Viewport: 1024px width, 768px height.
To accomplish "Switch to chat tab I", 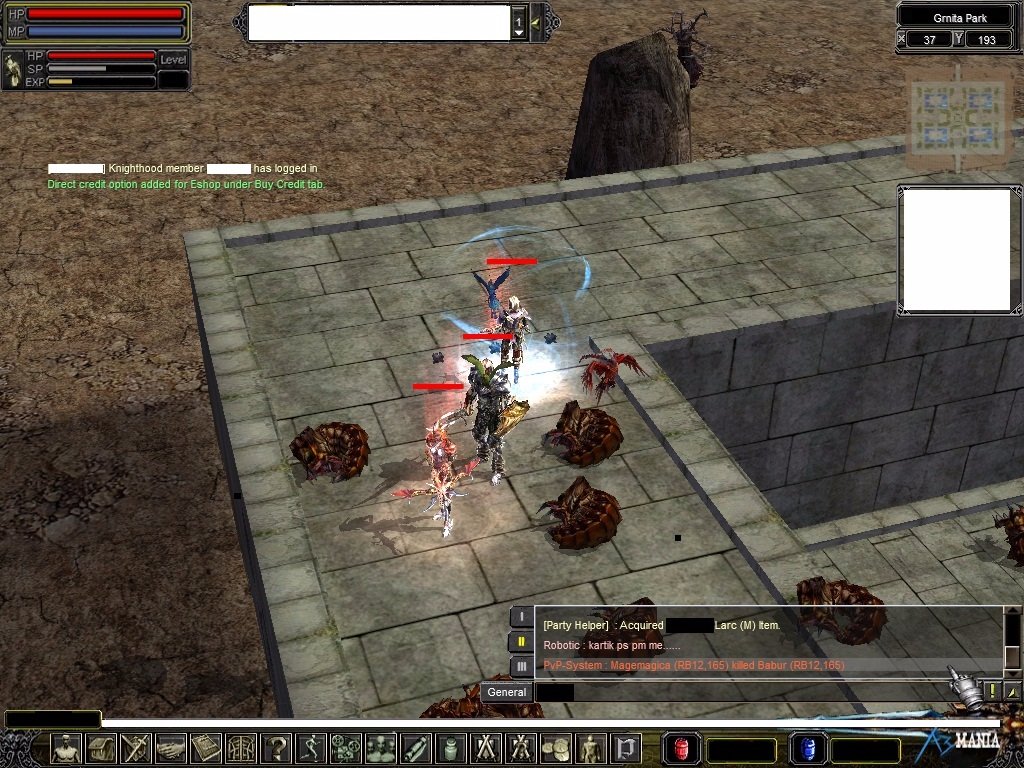I will point(521,617).
